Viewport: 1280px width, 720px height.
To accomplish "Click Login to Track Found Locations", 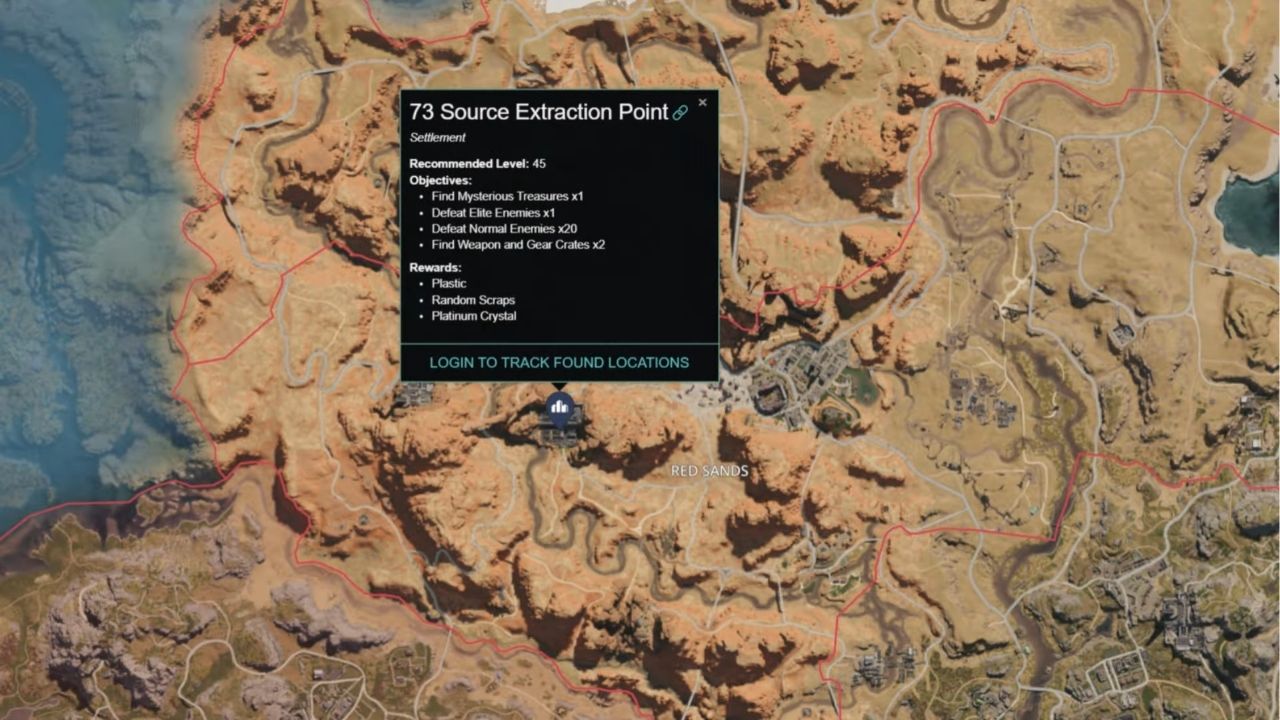I will coord(559,362).
